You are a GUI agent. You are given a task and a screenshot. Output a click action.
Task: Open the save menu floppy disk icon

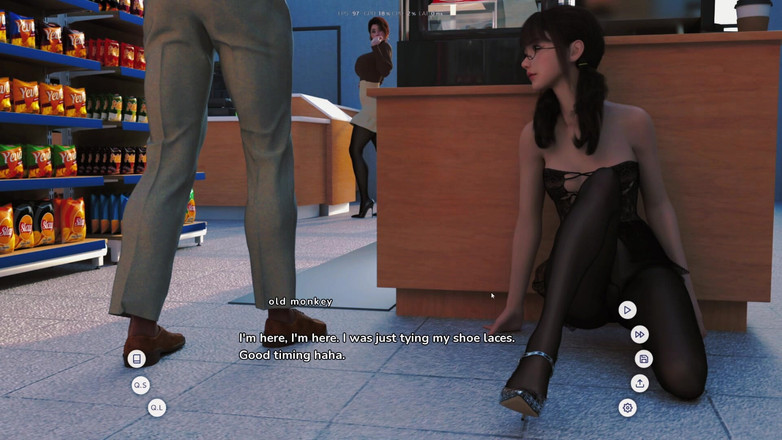[643, 359]
